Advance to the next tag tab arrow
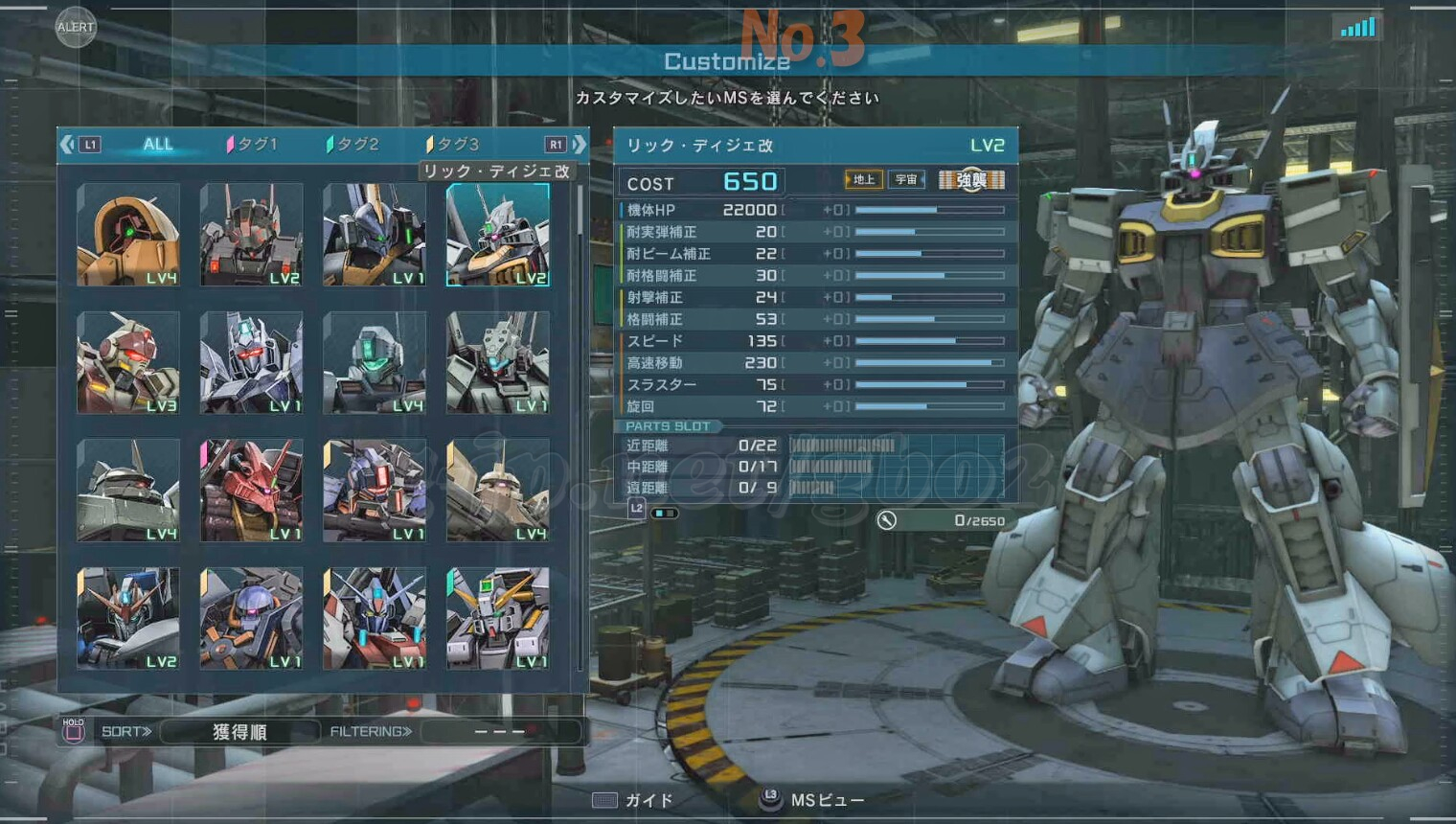This screenshot has height=824, width=1456. [x=579, y=145]
